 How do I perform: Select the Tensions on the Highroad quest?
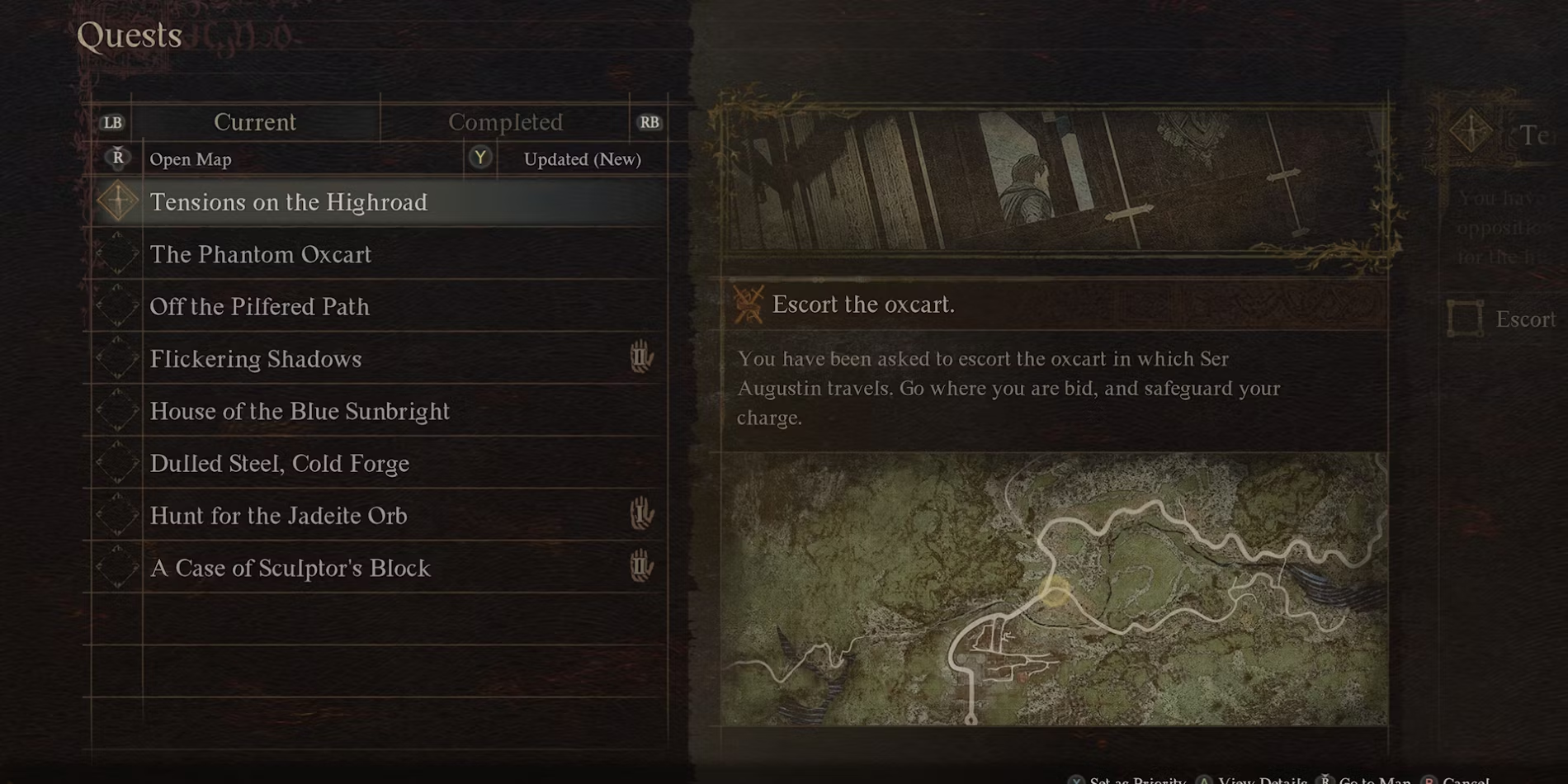288,202
